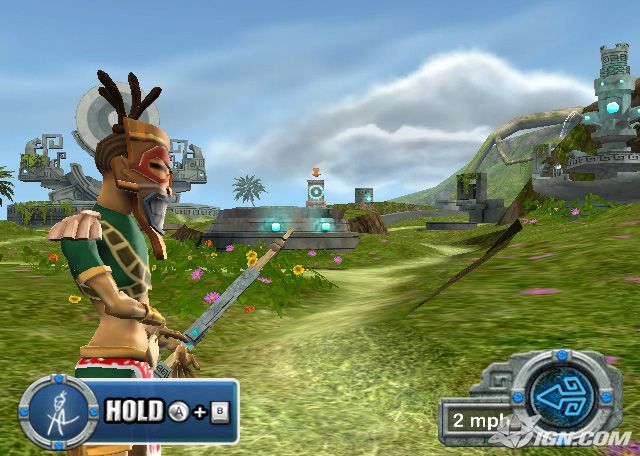Image resolution: width=640 pixels, height=456 pixels.
Task: Click the orange target marker arrow
Action: (x=316, y=172)
